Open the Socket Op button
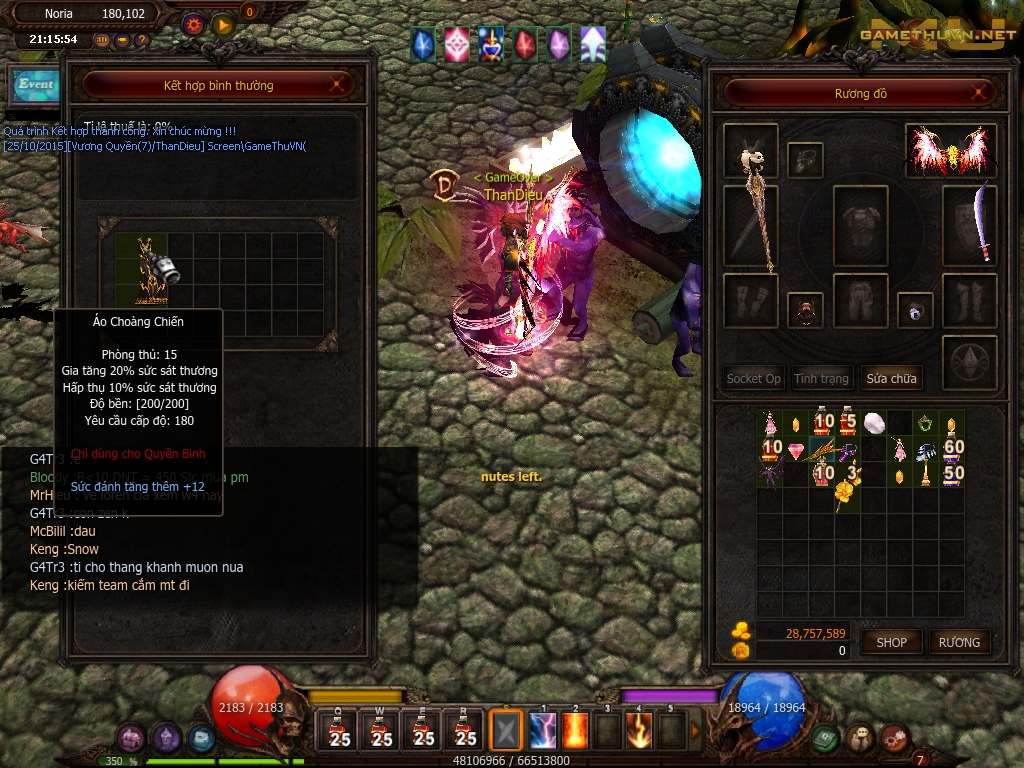Image resolution: width=1024 pixels, height=768 pixels. coord(753,378)
